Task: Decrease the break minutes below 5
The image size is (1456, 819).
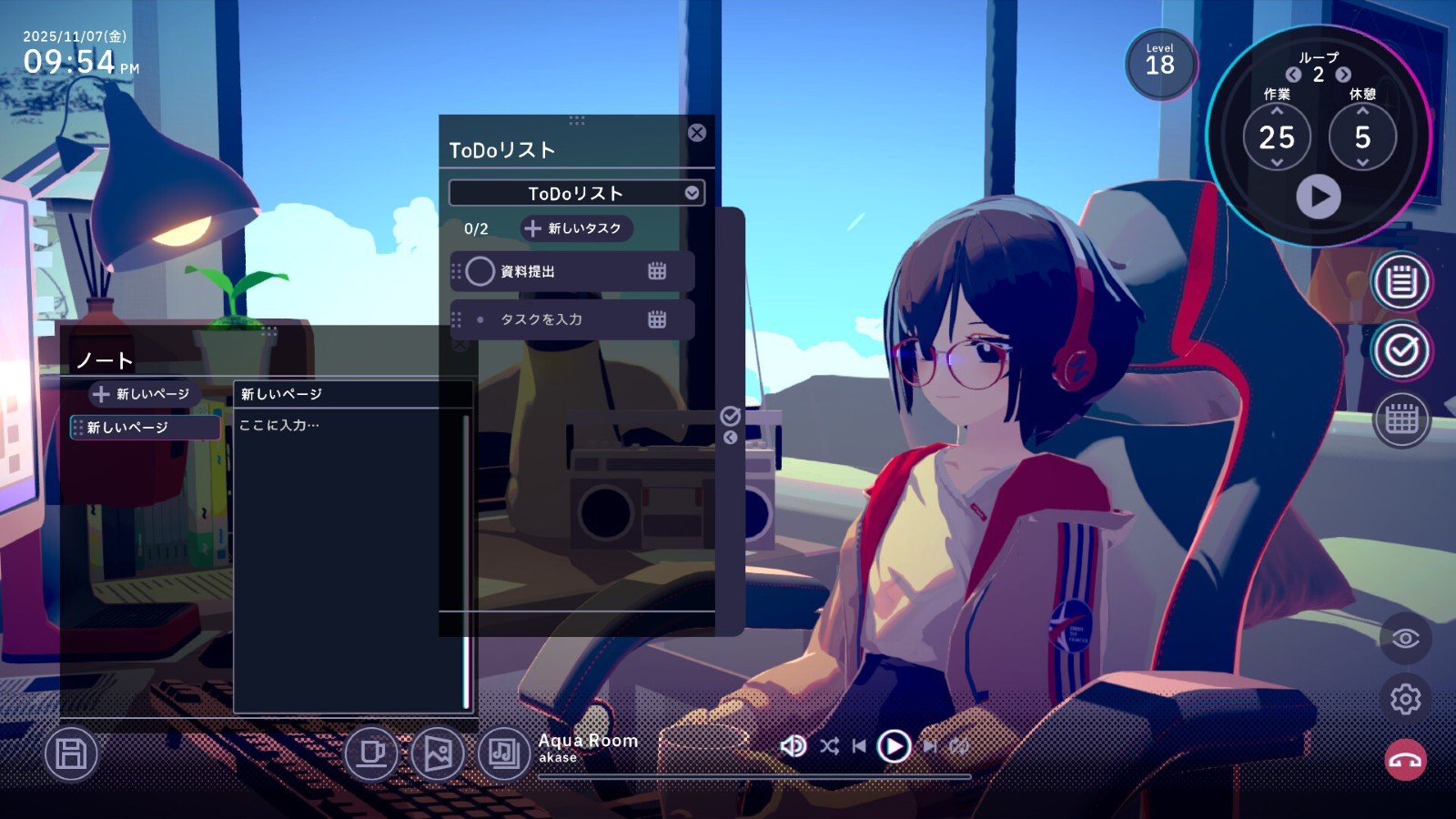Action: tap(1362, 163)
